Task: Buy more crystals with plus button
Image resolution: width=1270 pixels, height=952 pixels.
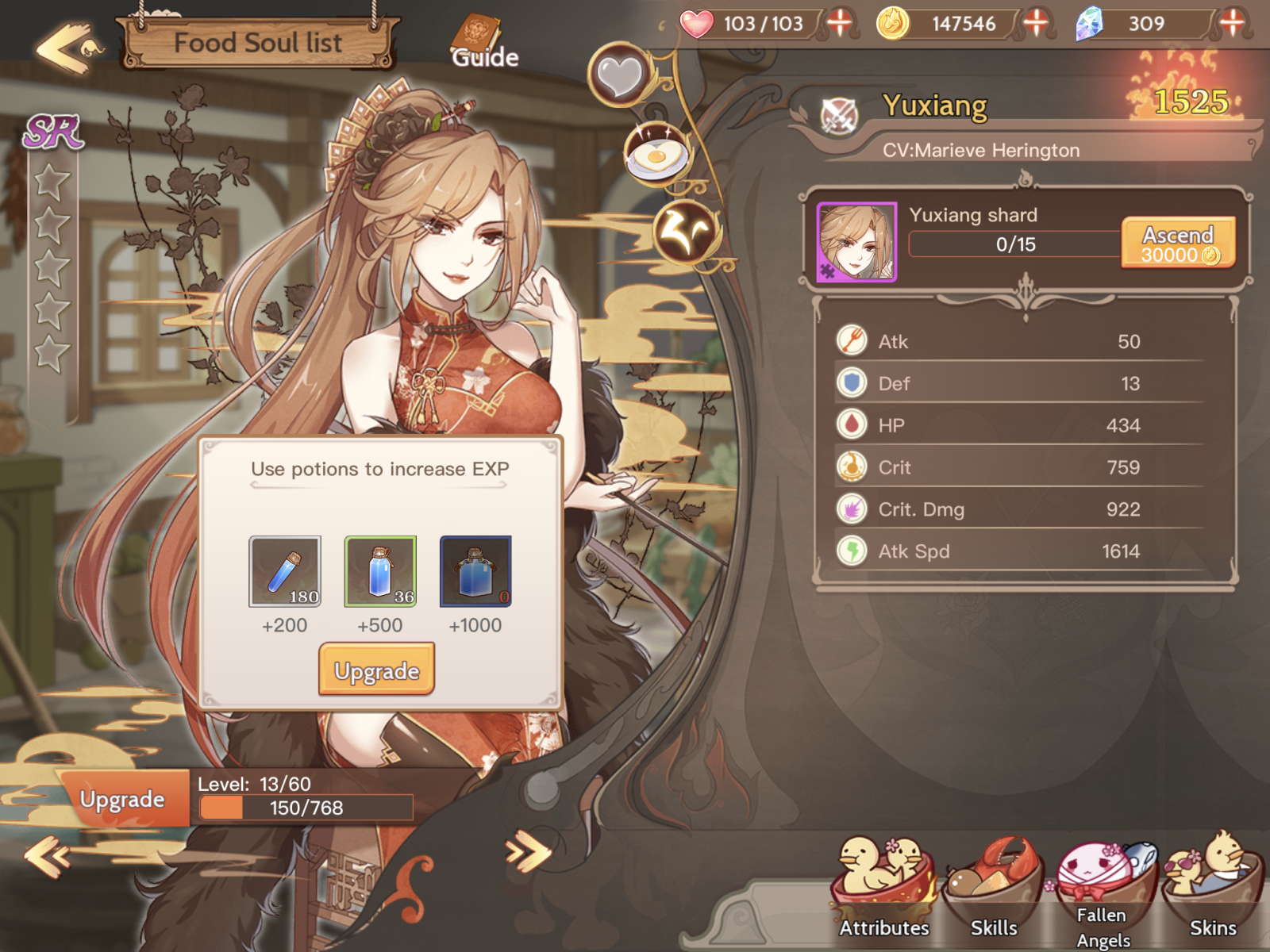Action: 1231,23
